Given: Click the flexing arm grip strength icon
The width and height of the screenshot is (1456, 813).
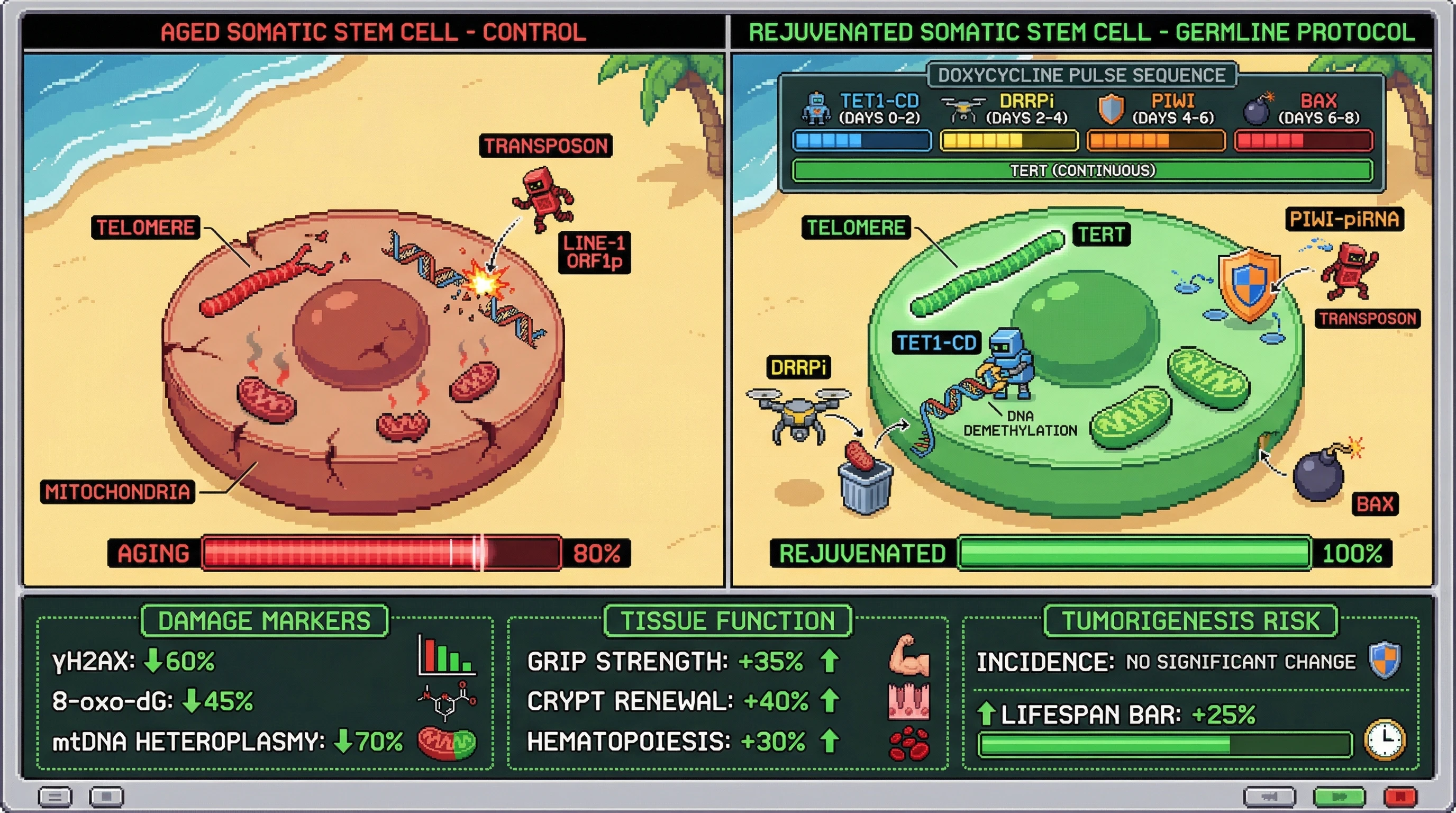Looking at the screenshot, I should [x=909, y=656].
